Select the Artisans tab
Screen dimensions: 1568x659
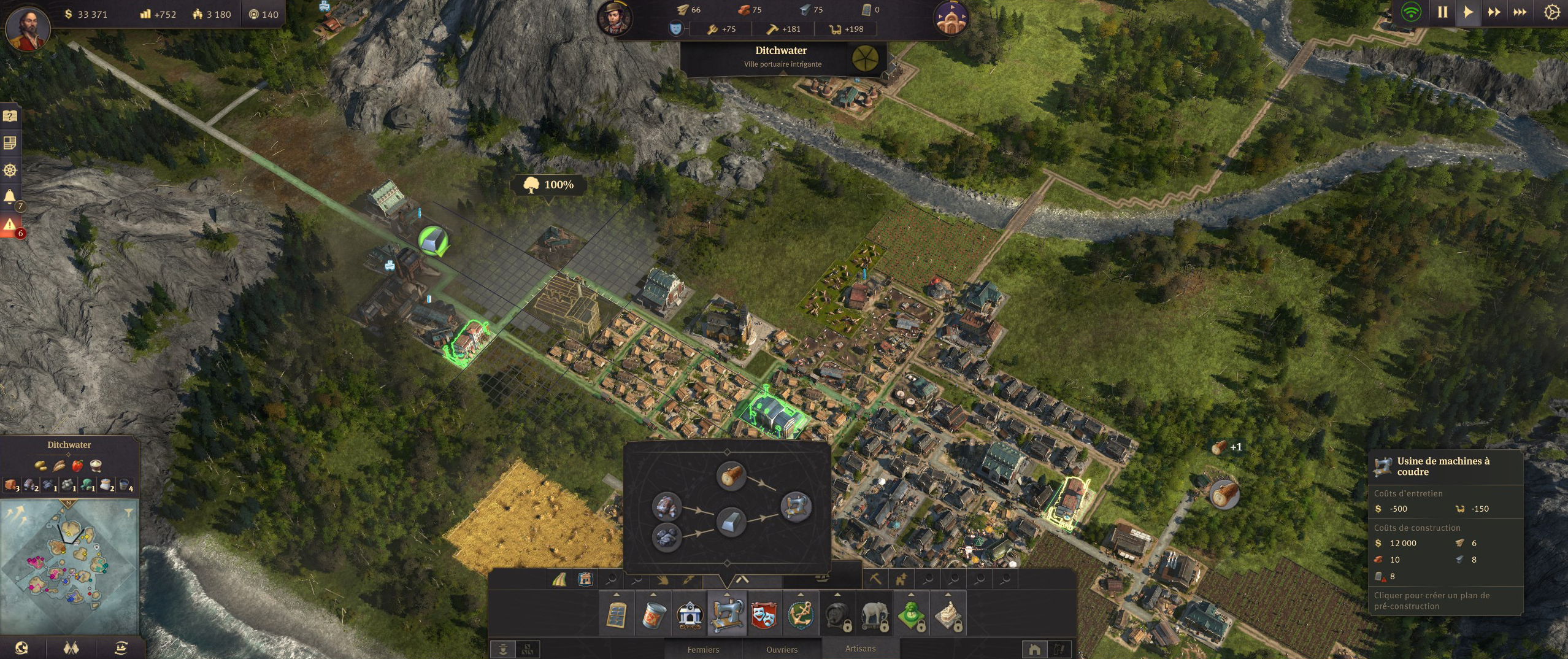(x=860, y=649)
